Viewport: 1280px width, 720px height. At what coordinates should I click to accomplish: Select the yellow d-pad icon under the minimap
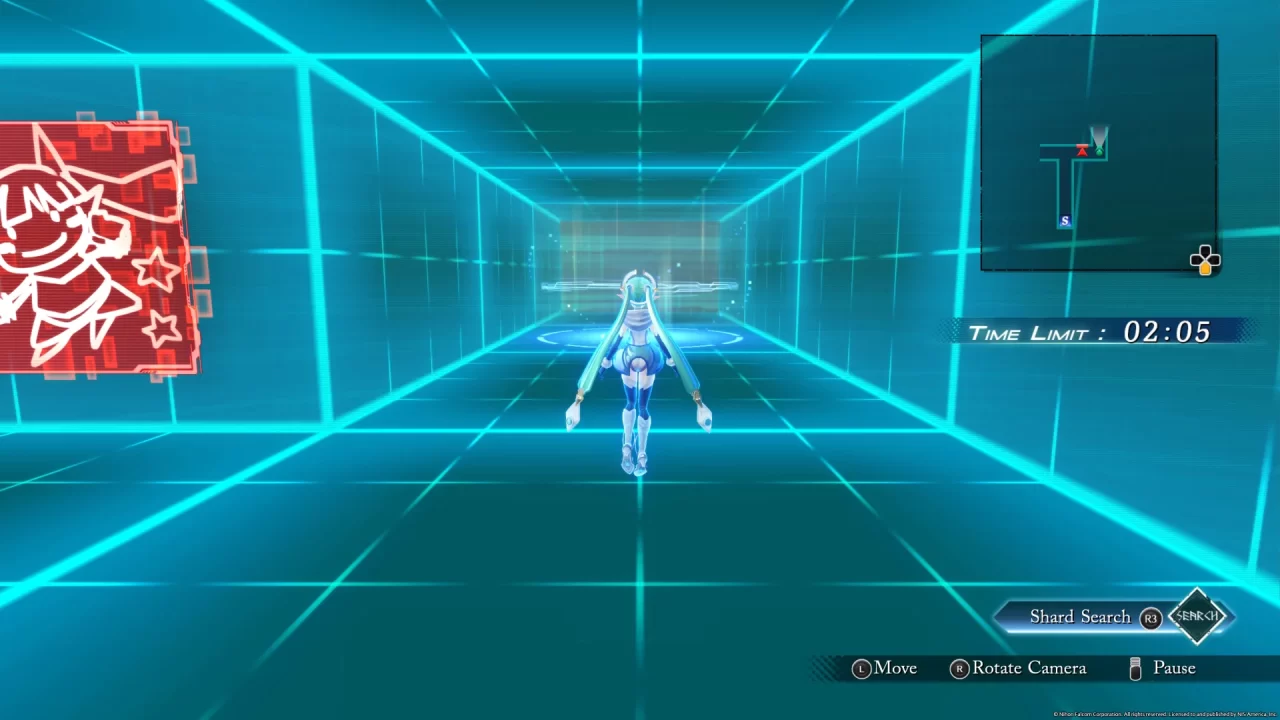(x=1204, y=260)
